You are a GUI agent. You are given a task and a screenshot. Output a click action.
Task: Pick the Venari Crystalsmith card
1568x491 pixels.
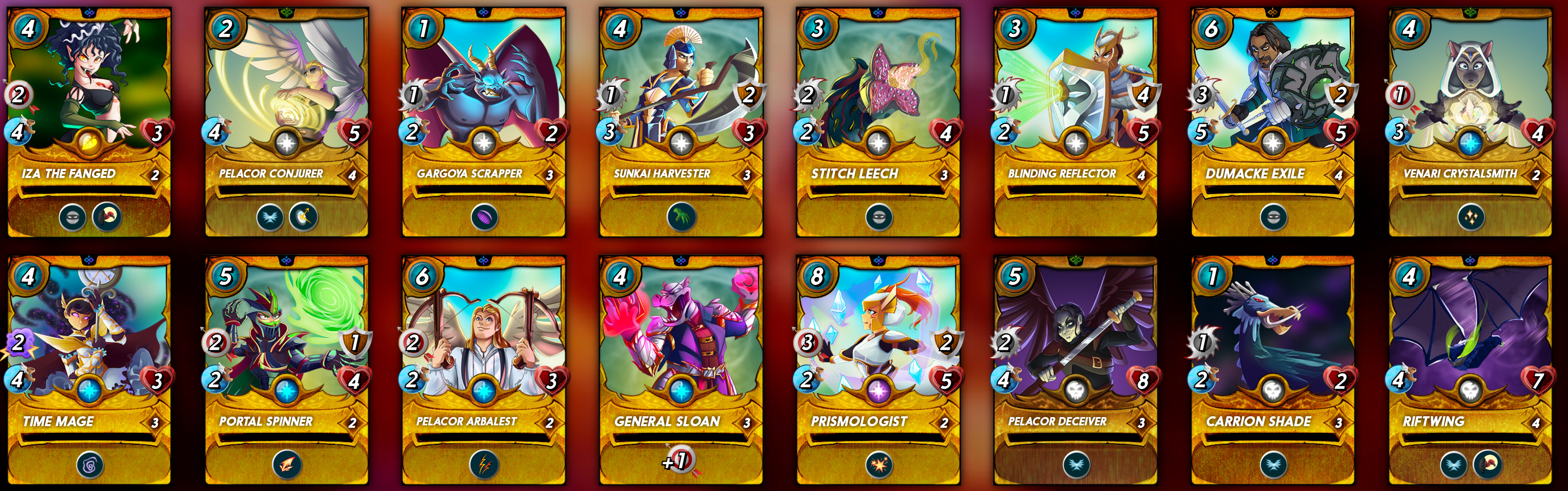1469,122
